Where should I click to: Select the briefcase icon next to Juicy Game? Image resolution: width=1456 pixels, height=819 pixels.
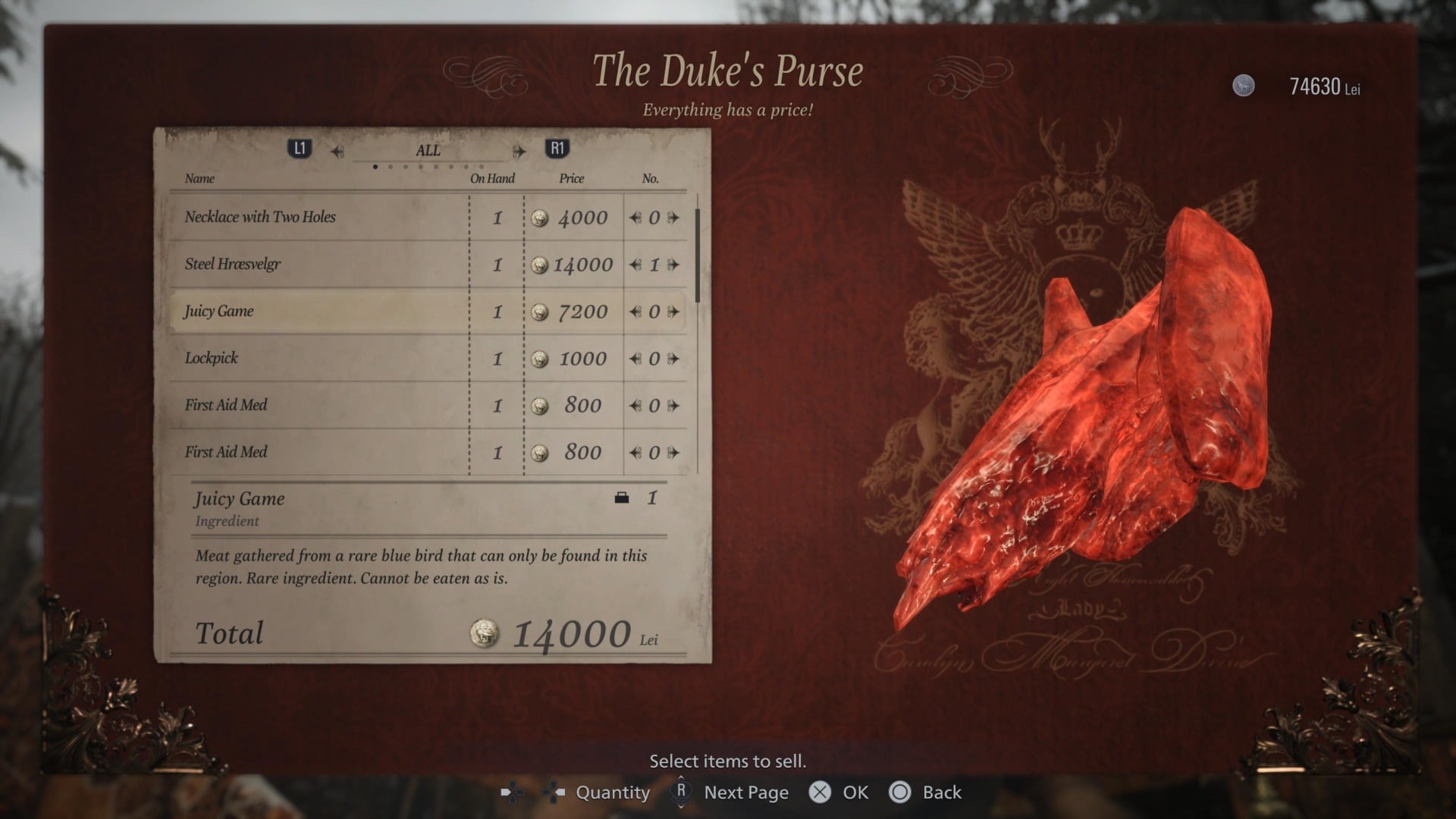tap(623, 498)
